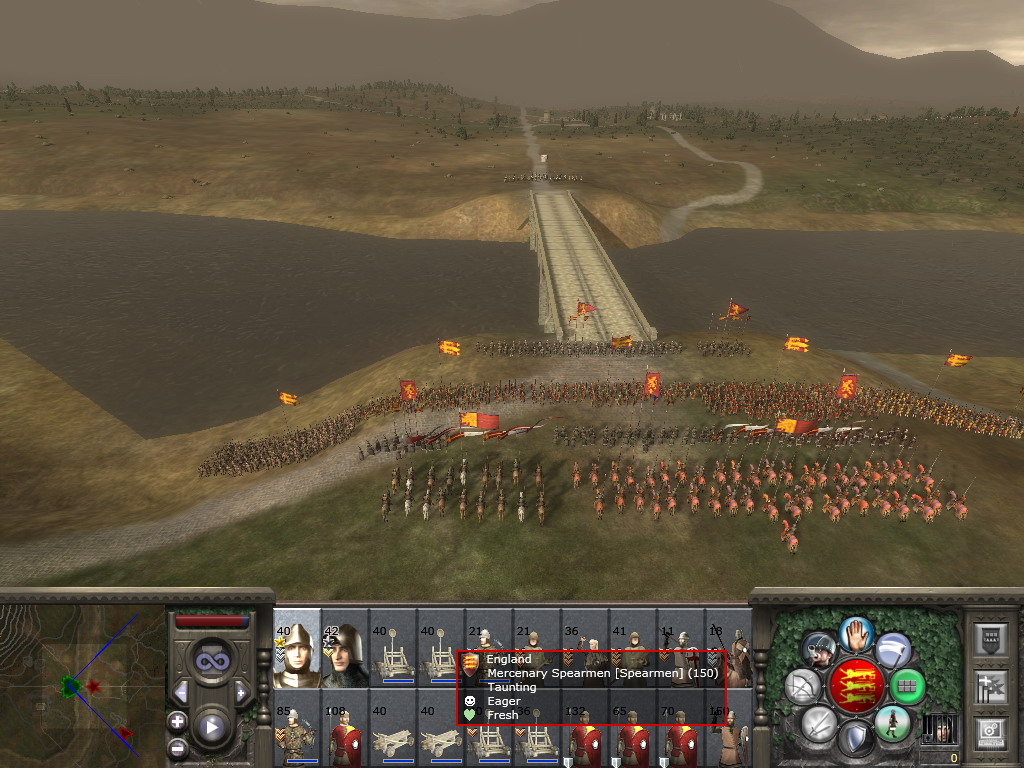Activate the halt (raised hand) command
The image size is (1024, 768).
[x=856, y=634]
